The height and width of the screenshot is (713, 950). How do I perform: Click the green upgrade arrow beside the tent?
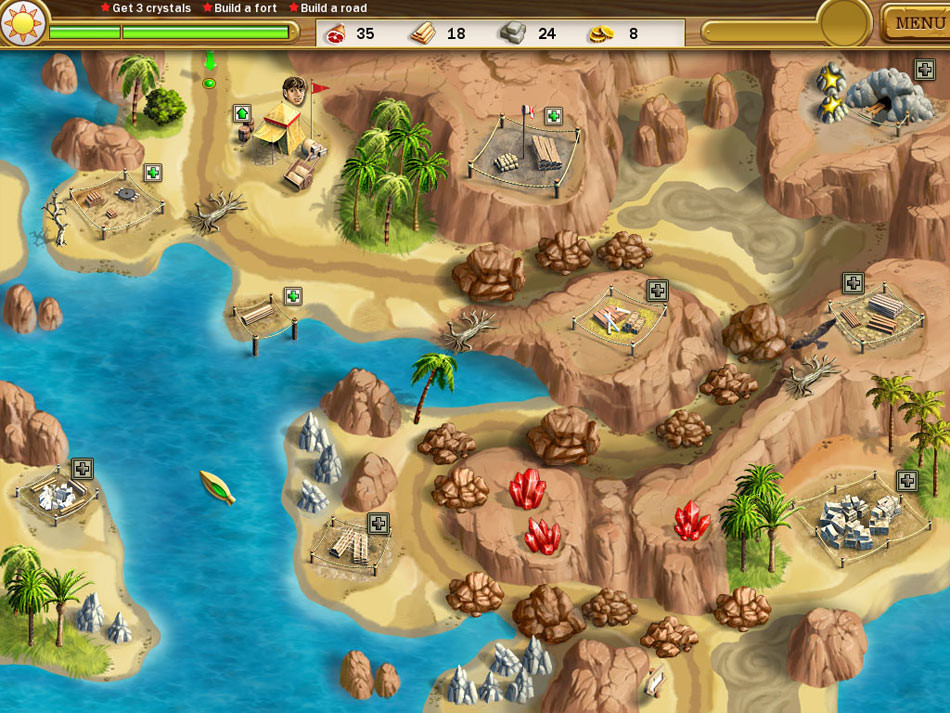coord(242,113)
